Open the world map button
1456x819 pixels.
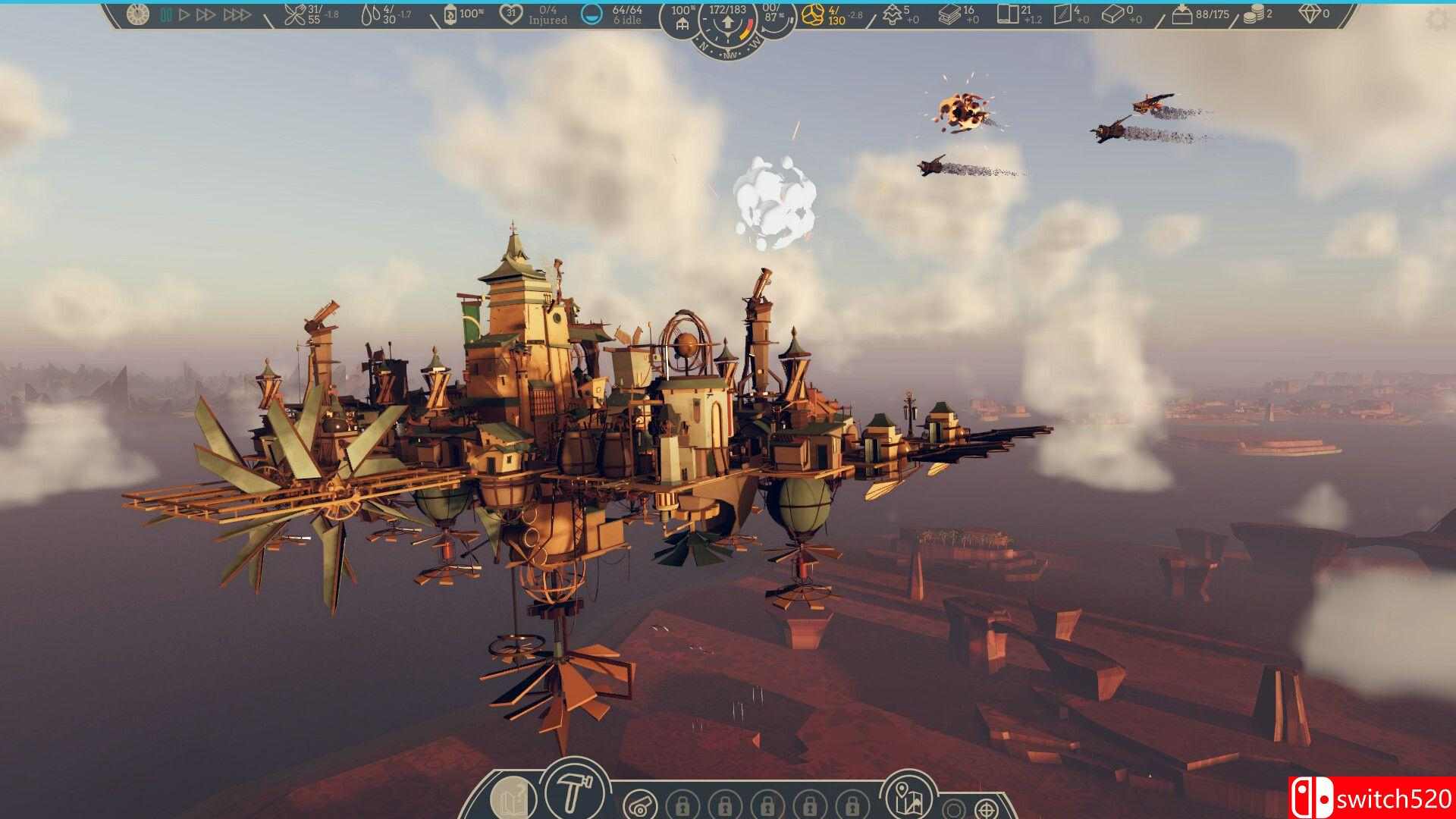(x=908, y=796)
